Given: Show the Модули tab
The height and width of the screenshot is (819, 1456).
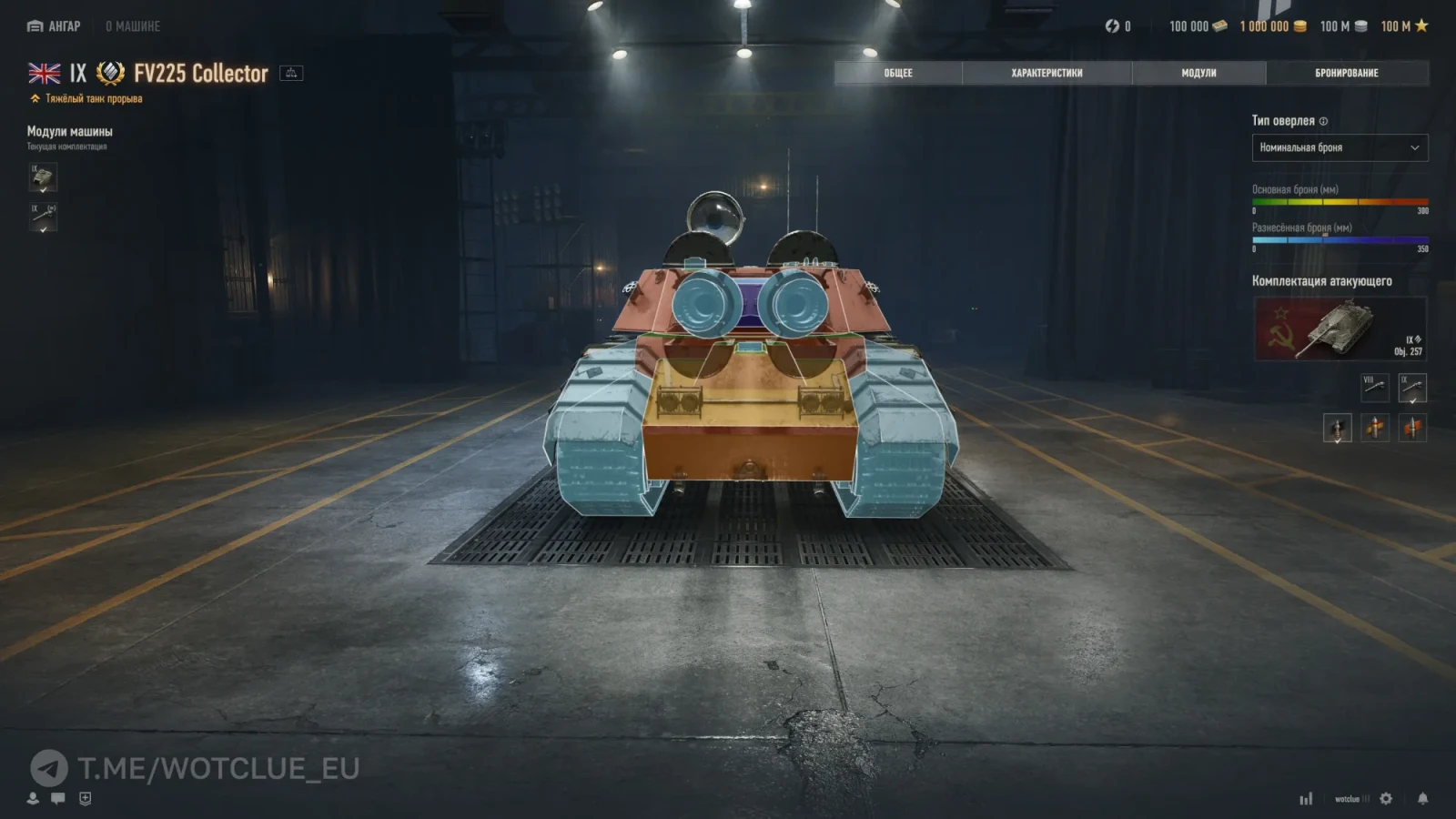Looking at the screenshot, I should (1198, 73).
